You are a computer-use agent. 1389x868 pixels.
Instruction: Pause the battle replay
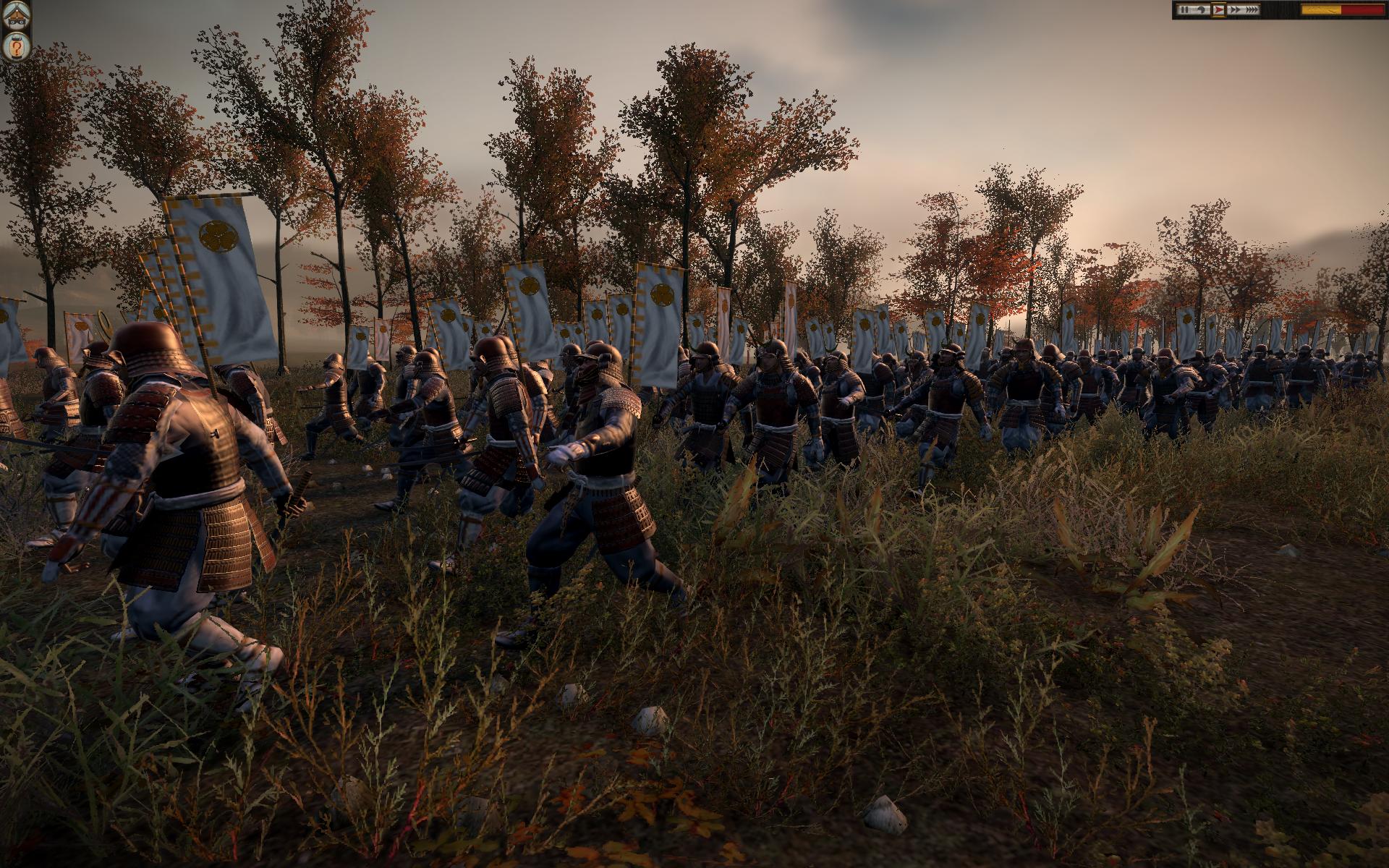[x=1184, y=9]
